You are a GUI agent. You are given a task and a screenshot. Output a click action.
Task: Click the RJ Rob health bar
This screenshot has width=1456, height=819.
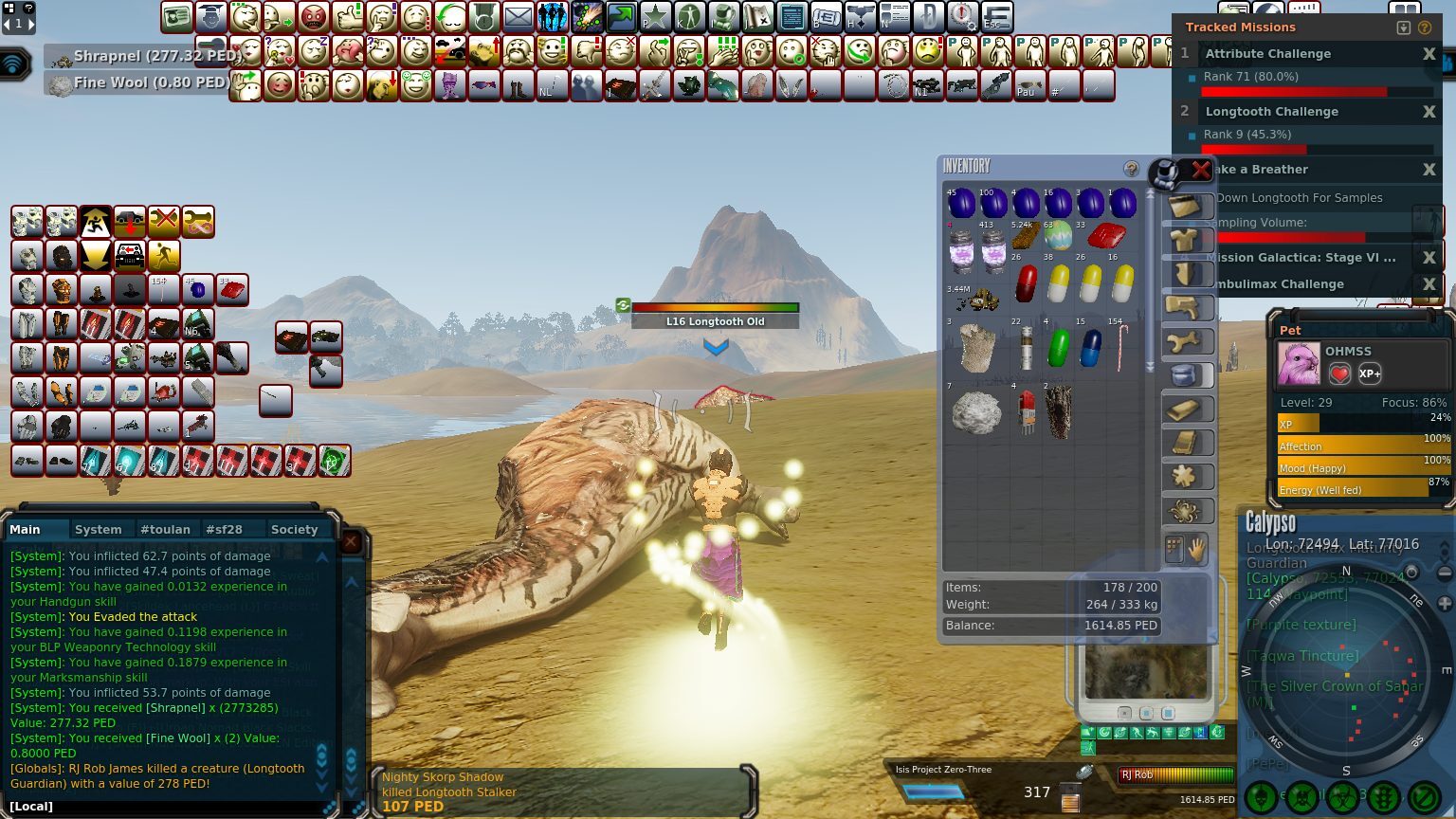[x=1175, y=774]
